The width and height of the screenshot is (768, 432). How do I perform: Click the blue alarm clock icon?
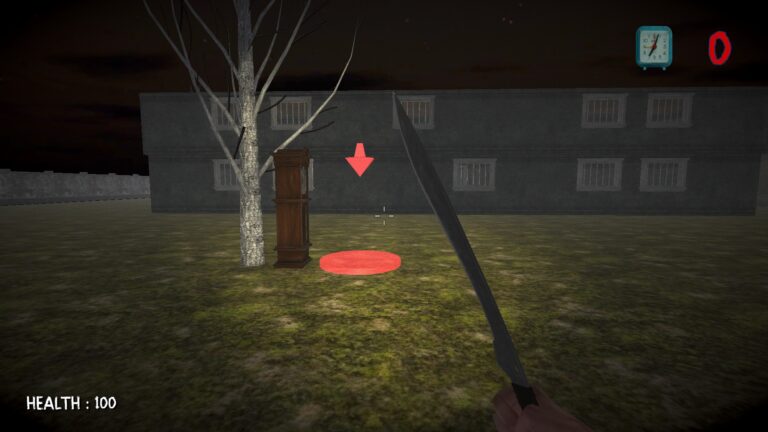(654, 47)
